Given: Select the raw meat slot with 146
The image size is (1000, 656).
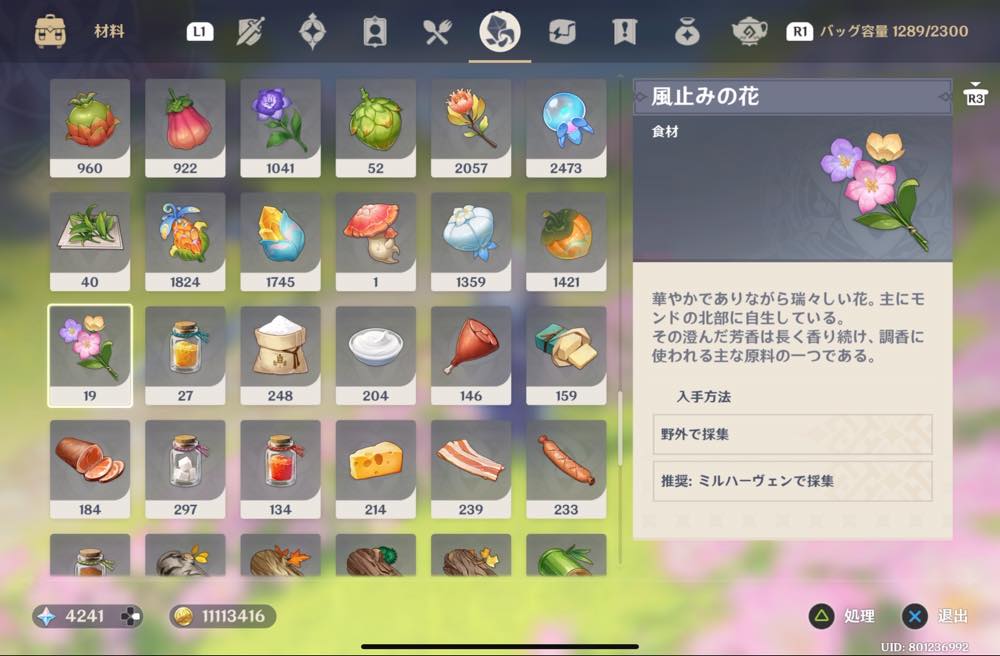Looking at the screenshot, I should 471,355.
